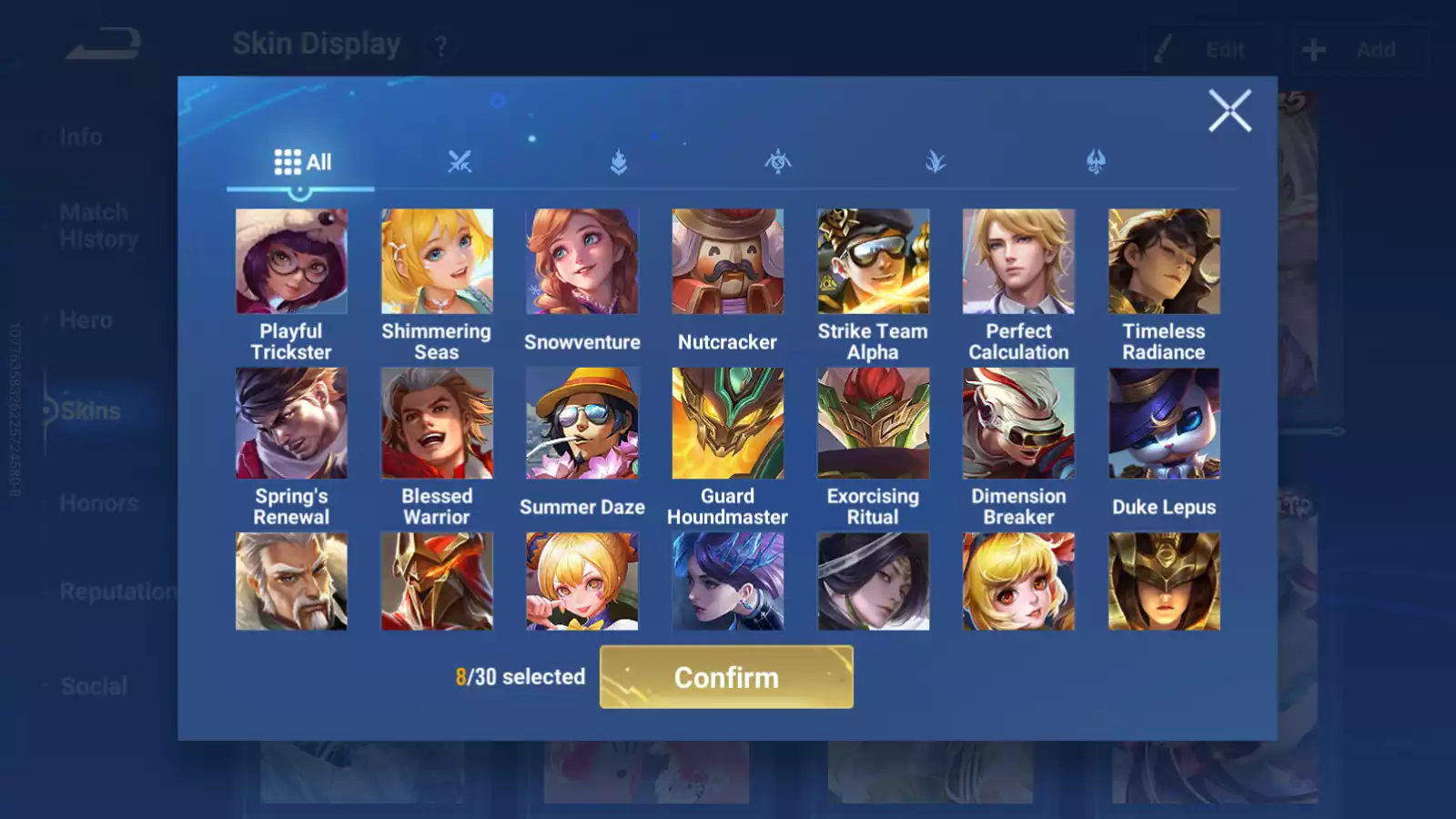Pick the Snowventure skin portrait
The height and width of the screenshot is (819, 1456).
(x=582, y=262)
